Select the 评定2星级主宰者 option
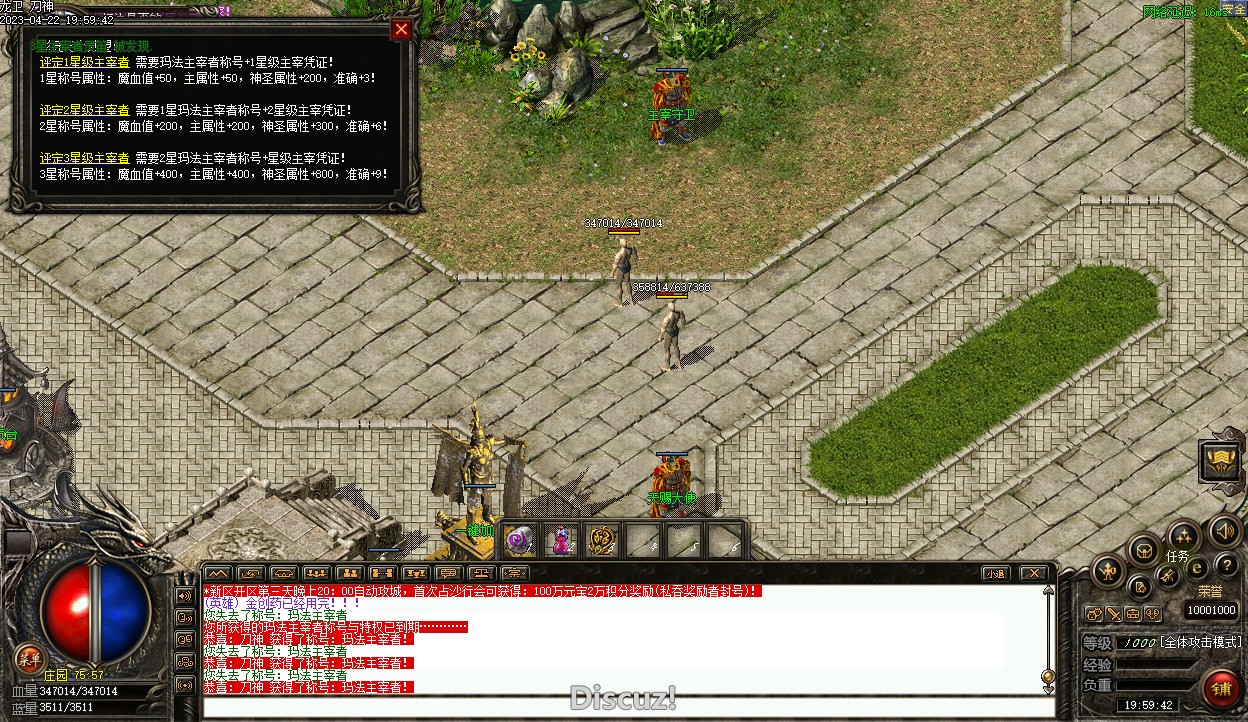 pyautogui.click(x=85, y=110)
